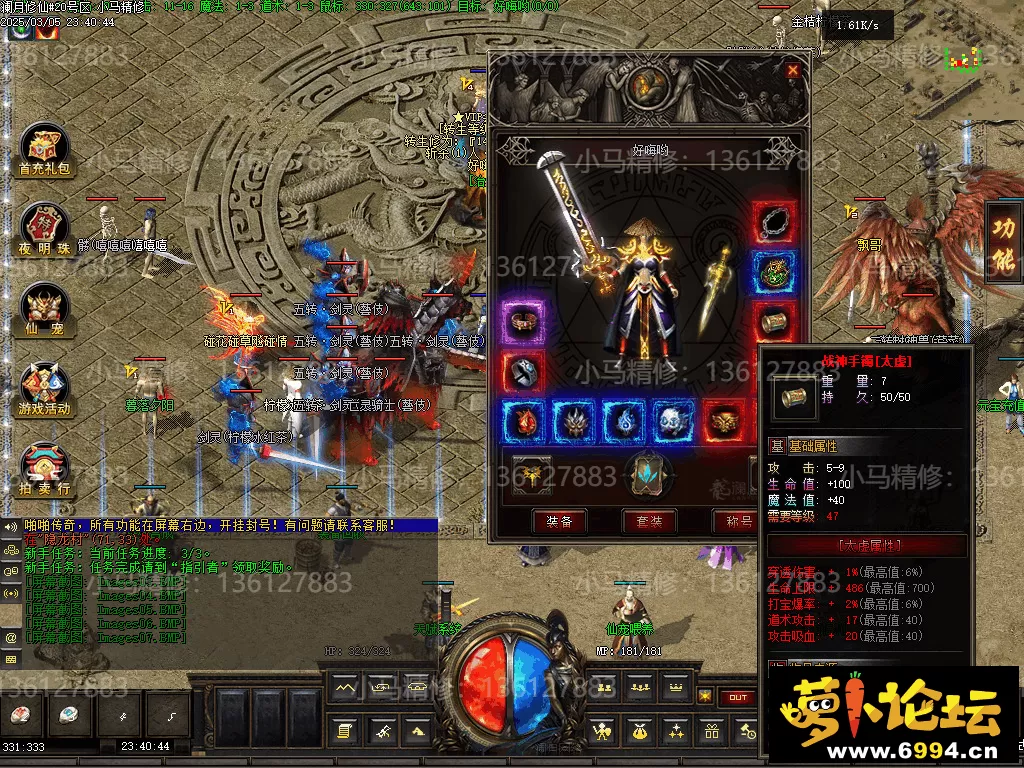Select the green medal equipment slot

pyautogui.click(x=775, y=271)
